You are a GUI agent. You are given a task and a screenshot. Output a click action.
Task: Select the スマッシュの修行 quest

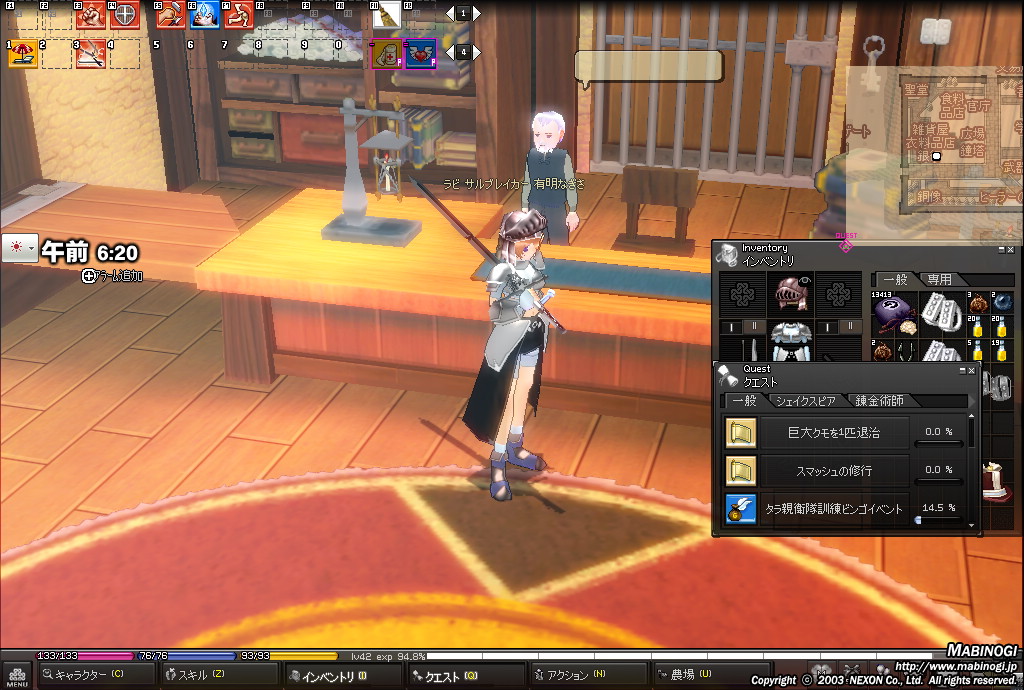834,470
